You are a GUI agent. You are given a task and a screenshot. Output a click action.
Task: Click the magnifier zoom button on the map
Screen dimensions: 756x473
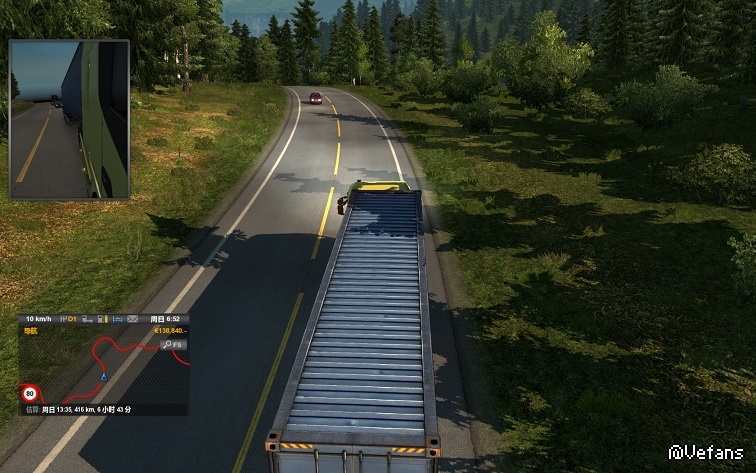pos(168,344)
